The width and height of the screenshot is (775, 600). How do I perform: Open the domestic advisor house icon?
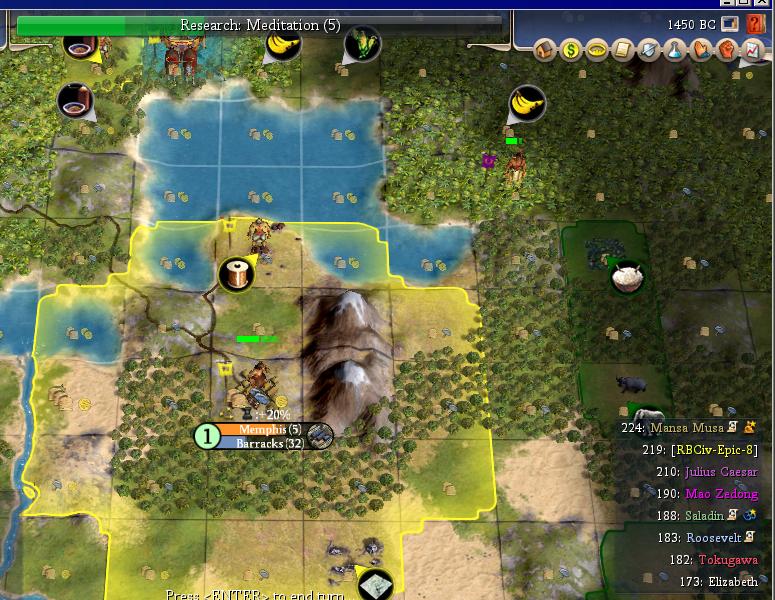pos(546,49)
